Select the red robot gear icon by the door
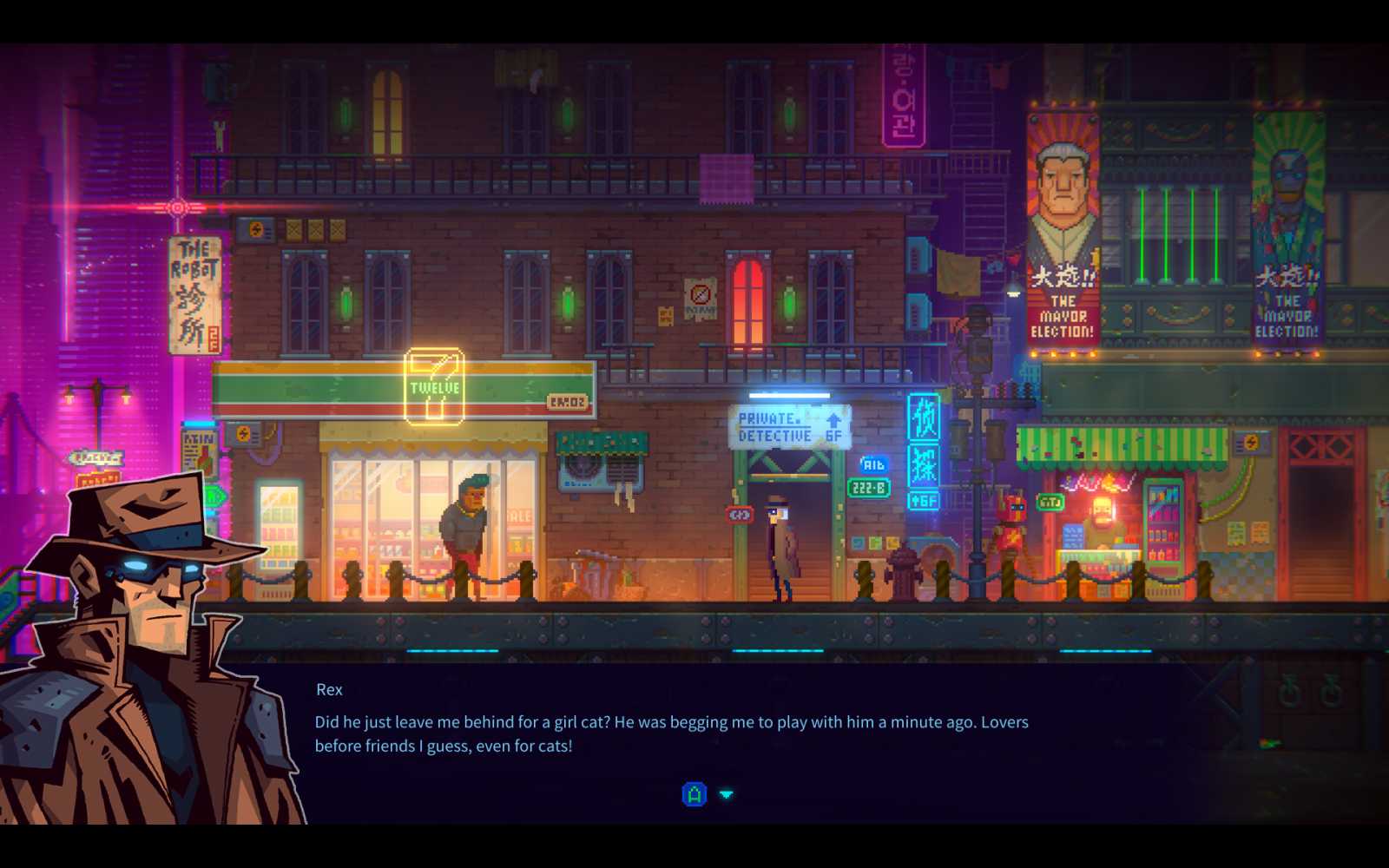Screen dimensions: 1389x868 point(738,516)
